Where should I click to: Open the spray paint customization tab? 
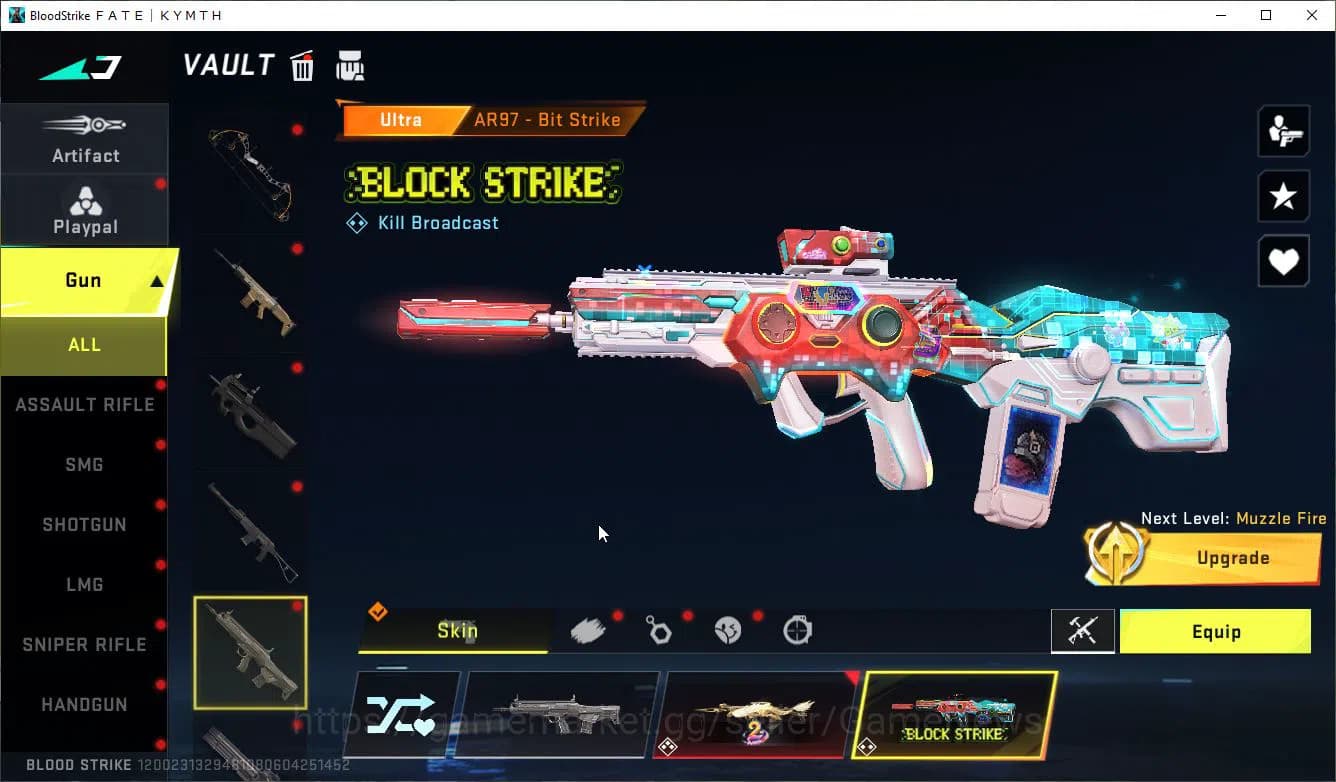(590, 629)
